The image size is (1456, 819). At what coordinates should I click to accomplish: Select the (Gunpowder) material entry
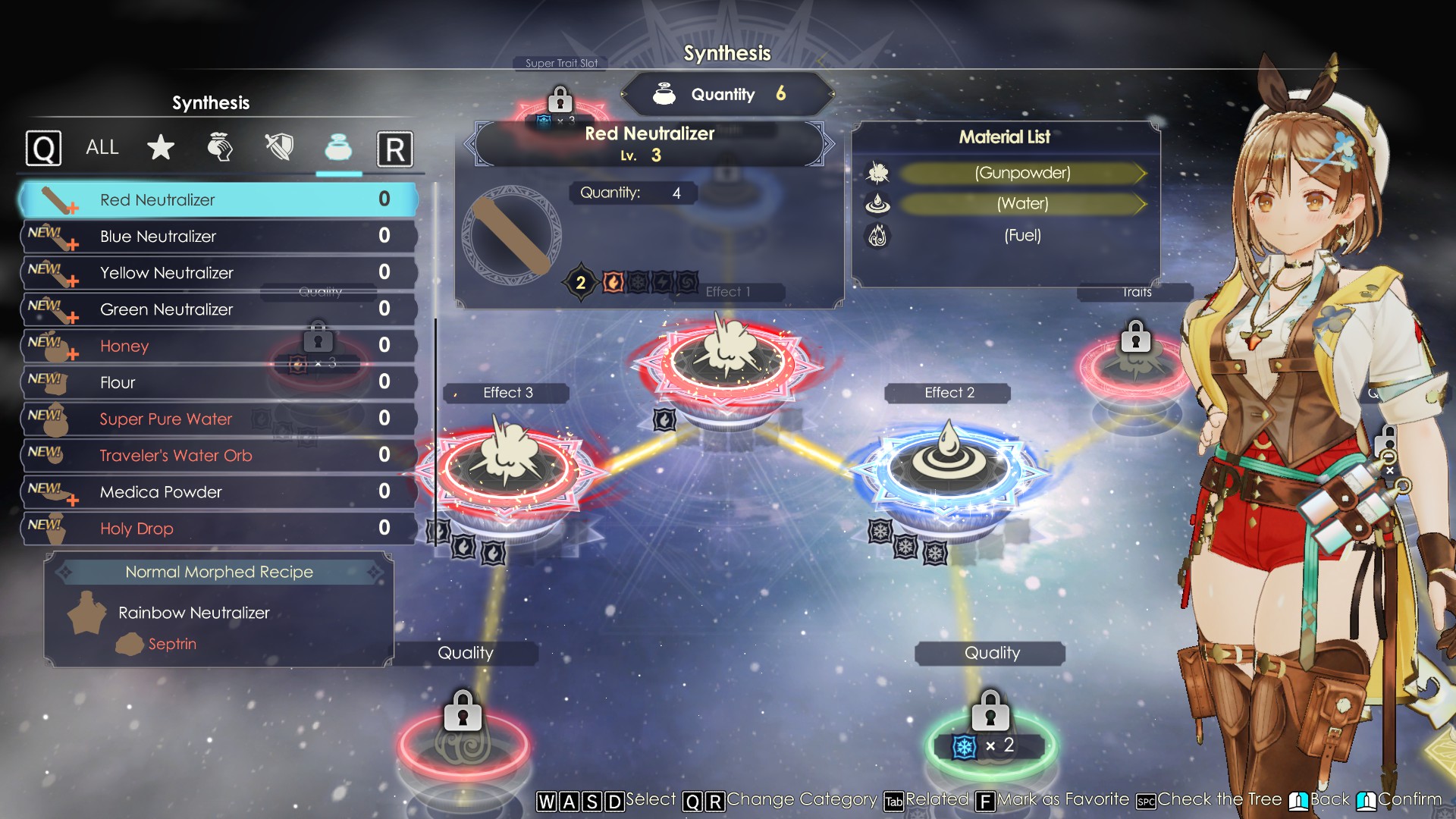(1021, 174)
